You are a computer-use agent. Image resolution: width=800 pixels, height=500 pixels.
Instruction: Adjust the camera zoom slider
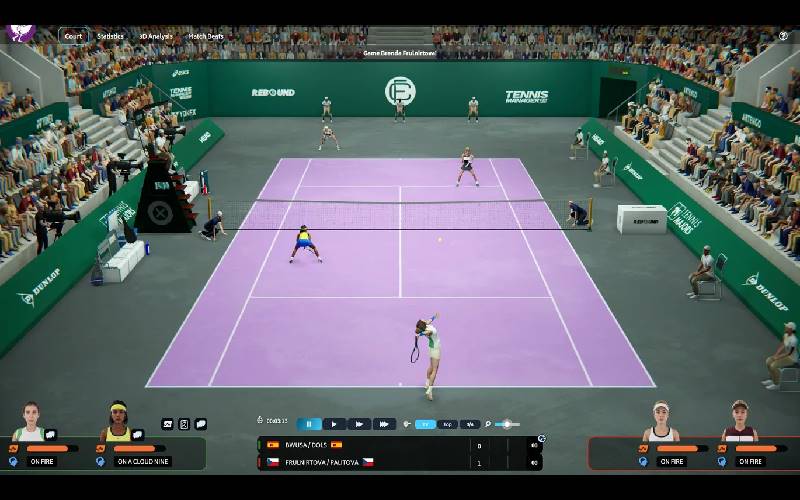(x=507, y=424)
